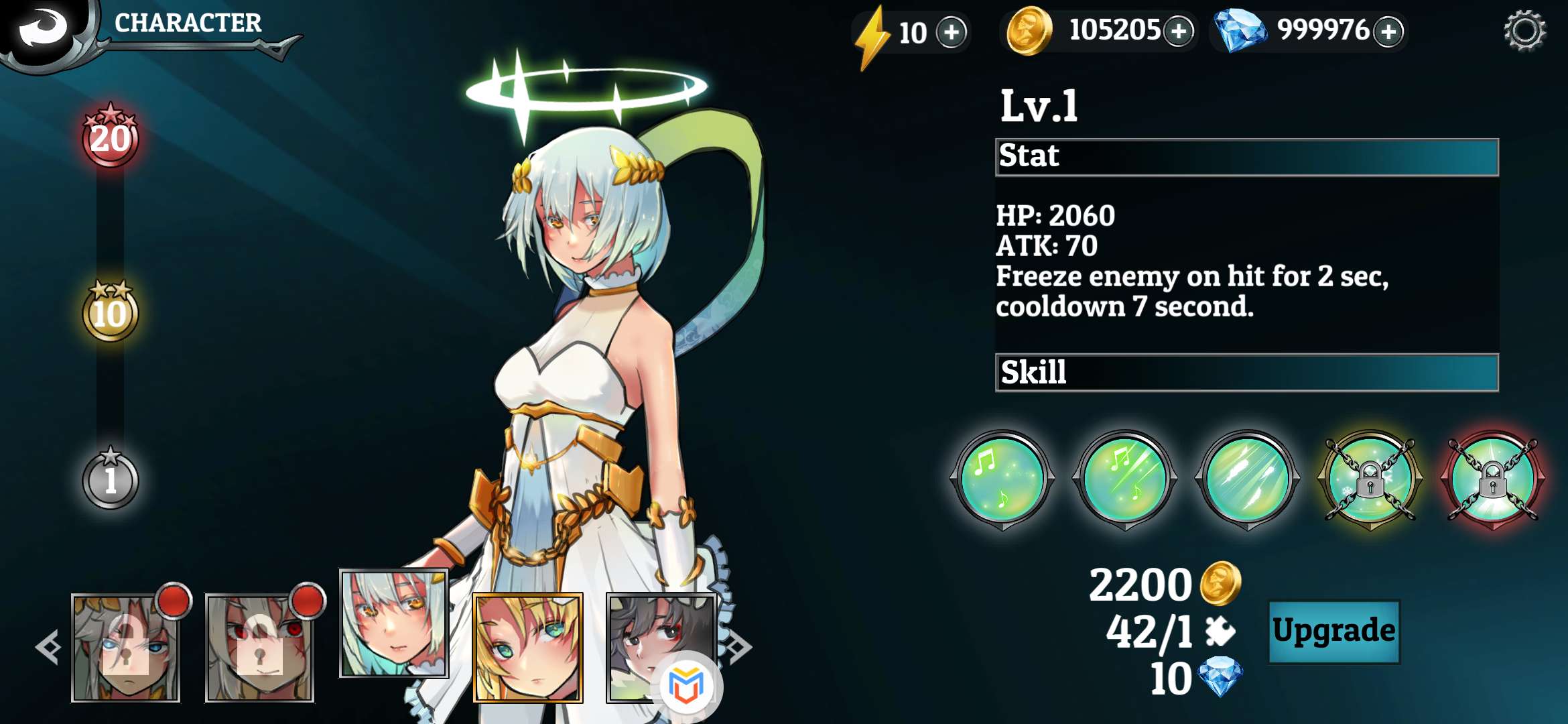
Task: Show previous characters with the left arrow
Action: coord(48,648)
